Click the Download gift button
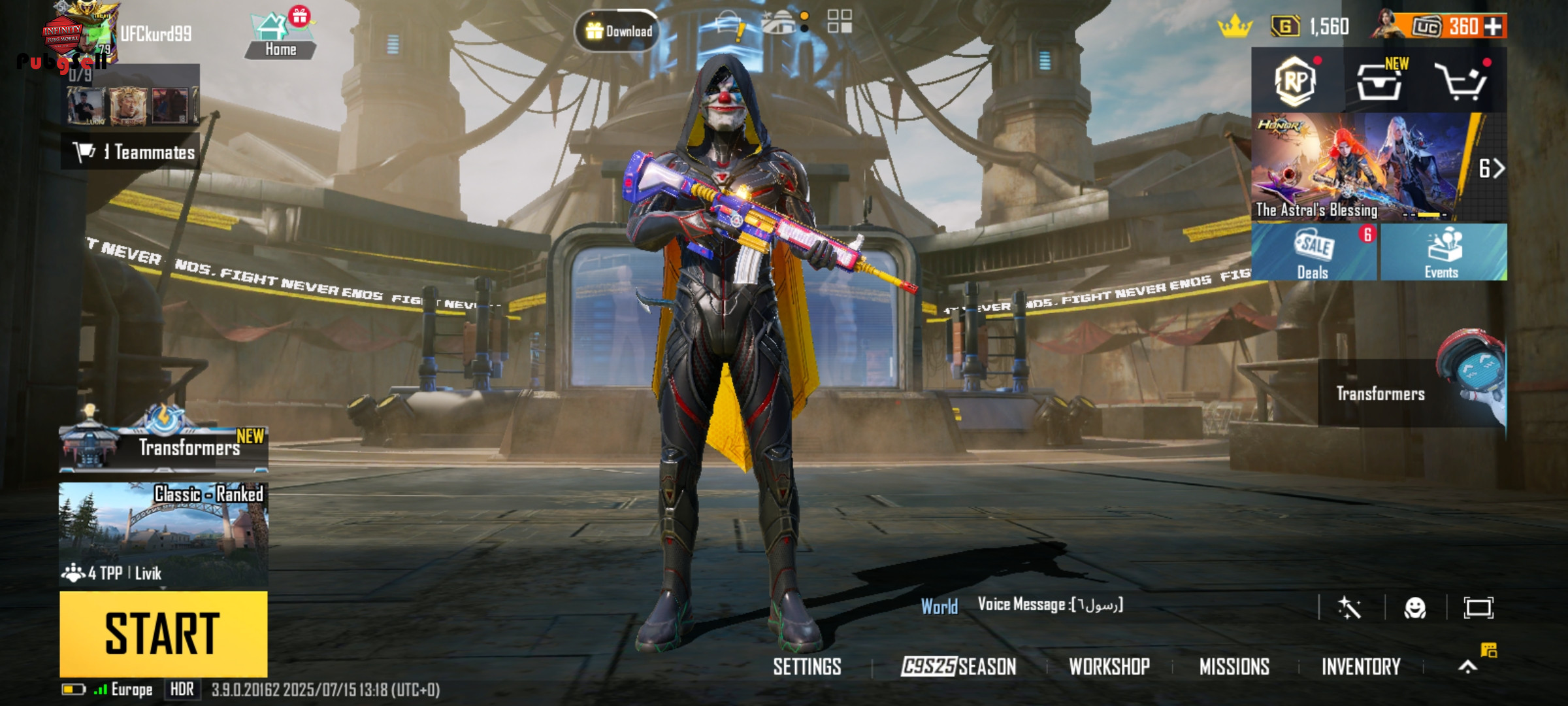The image size is (1568, 706). [617, 31]
